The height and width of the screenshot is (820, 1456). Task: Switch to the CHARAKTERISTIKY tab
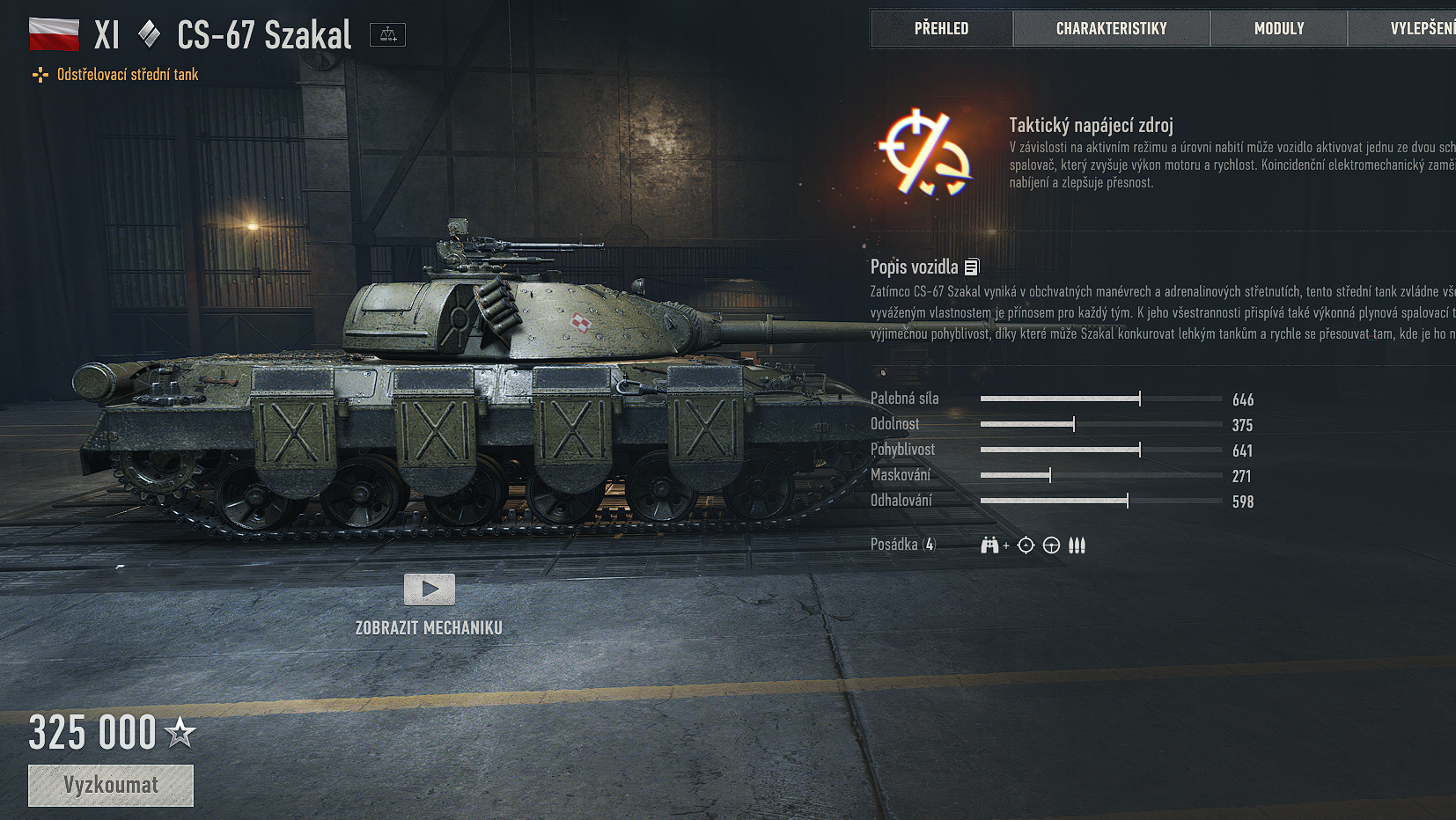[1111, 28]
